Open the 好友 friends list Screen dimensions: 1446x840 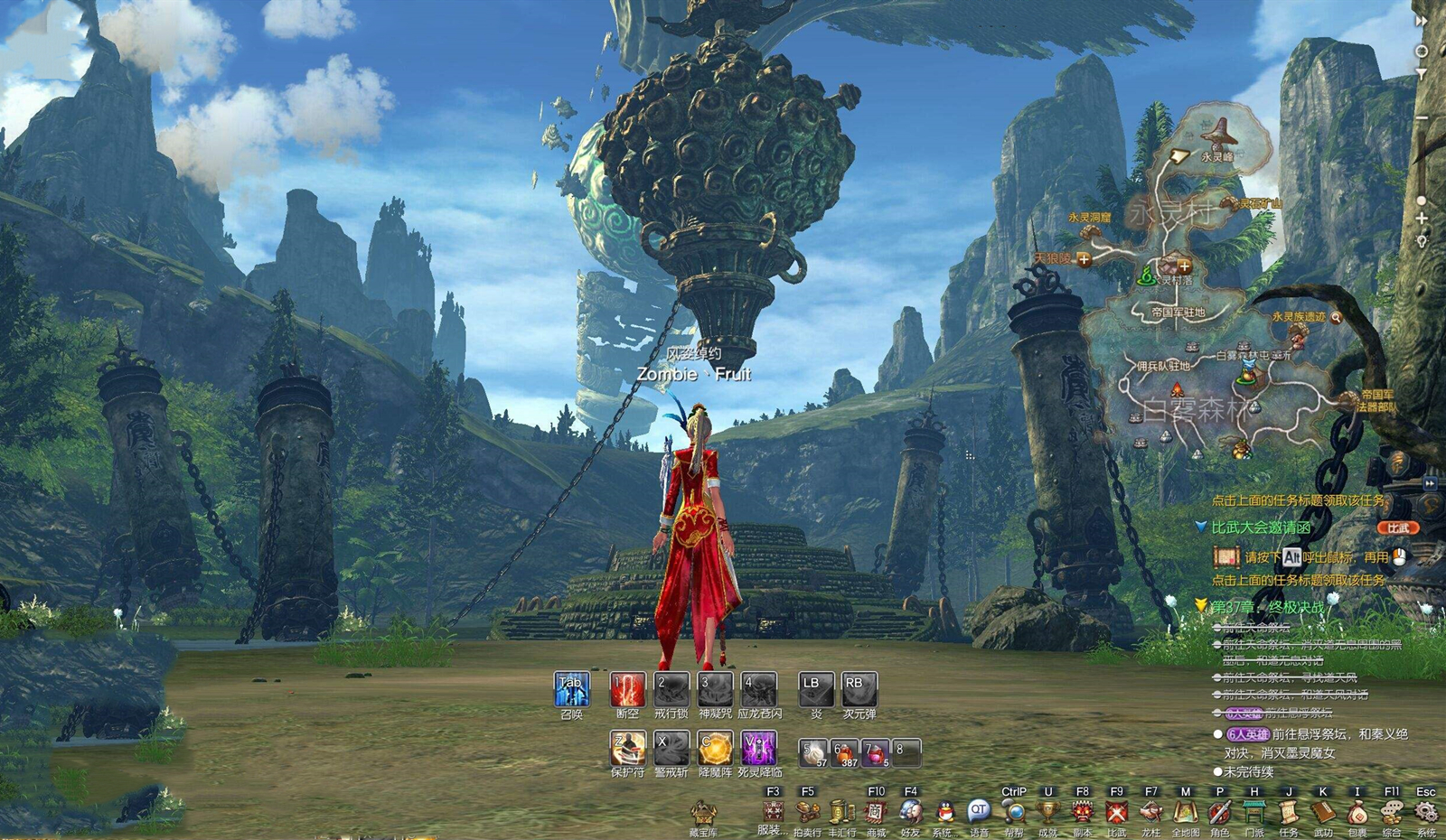tap(910, 812)
